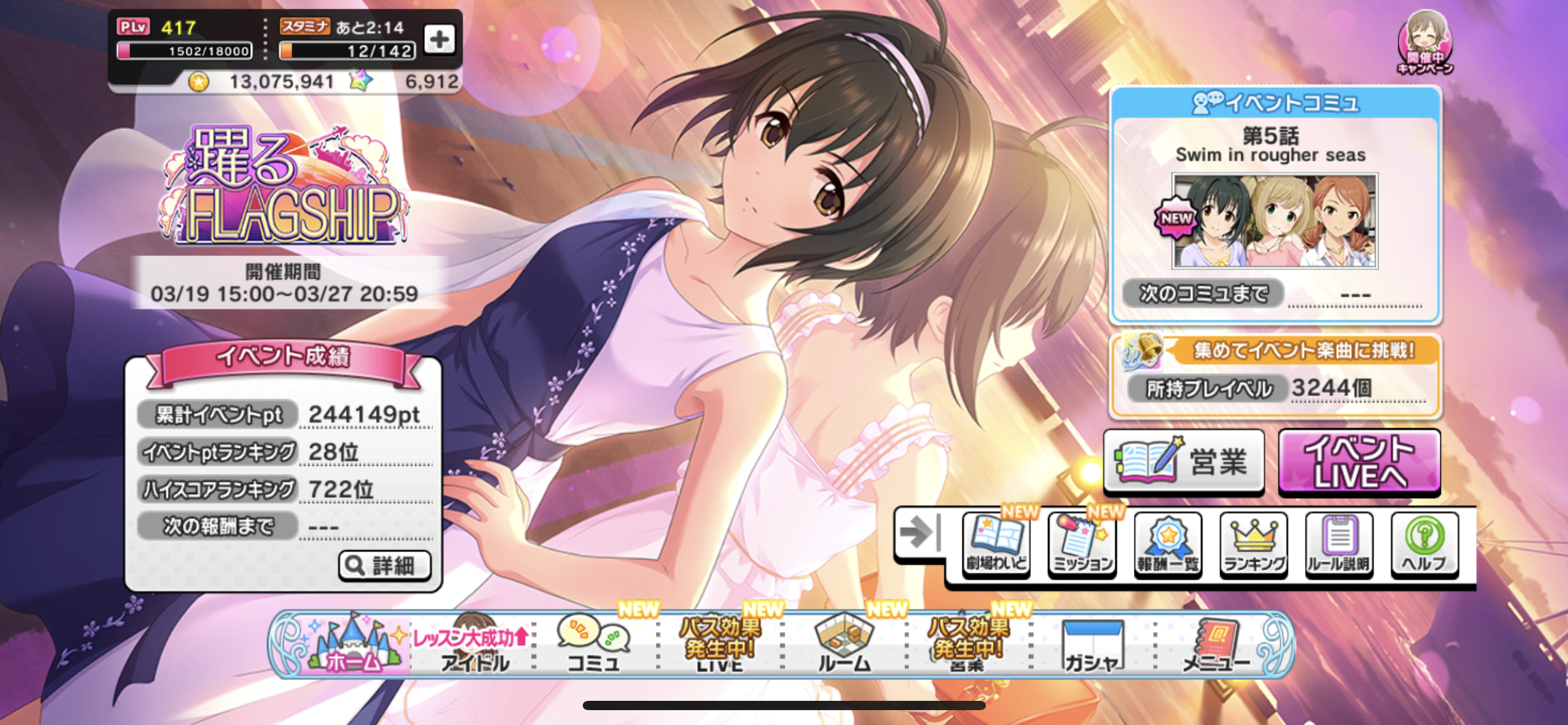Go to イベントLIVEへ
The image size is (1568, 725).
pyautogui.click(x=1359, y=462)
